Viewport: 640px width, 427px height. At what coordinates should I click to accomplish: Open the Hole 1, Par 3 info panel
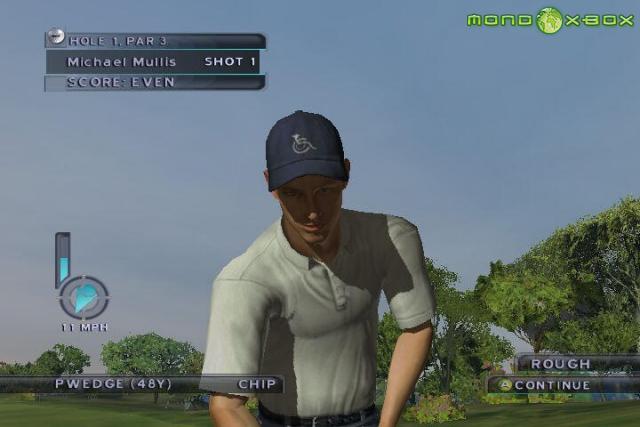click(155, 41)
